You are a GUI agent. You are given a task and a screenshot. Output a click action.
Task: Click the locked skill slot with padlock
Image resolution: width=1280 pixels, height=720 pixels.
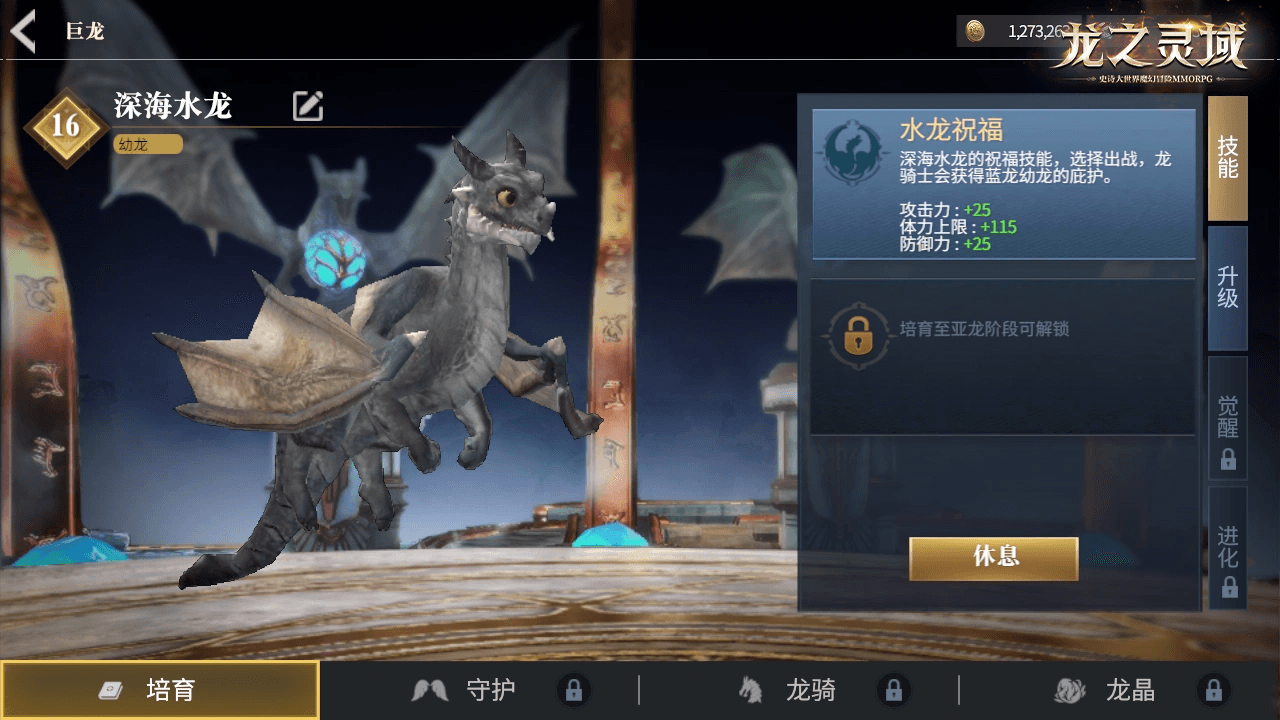(x=1002, y=356)
